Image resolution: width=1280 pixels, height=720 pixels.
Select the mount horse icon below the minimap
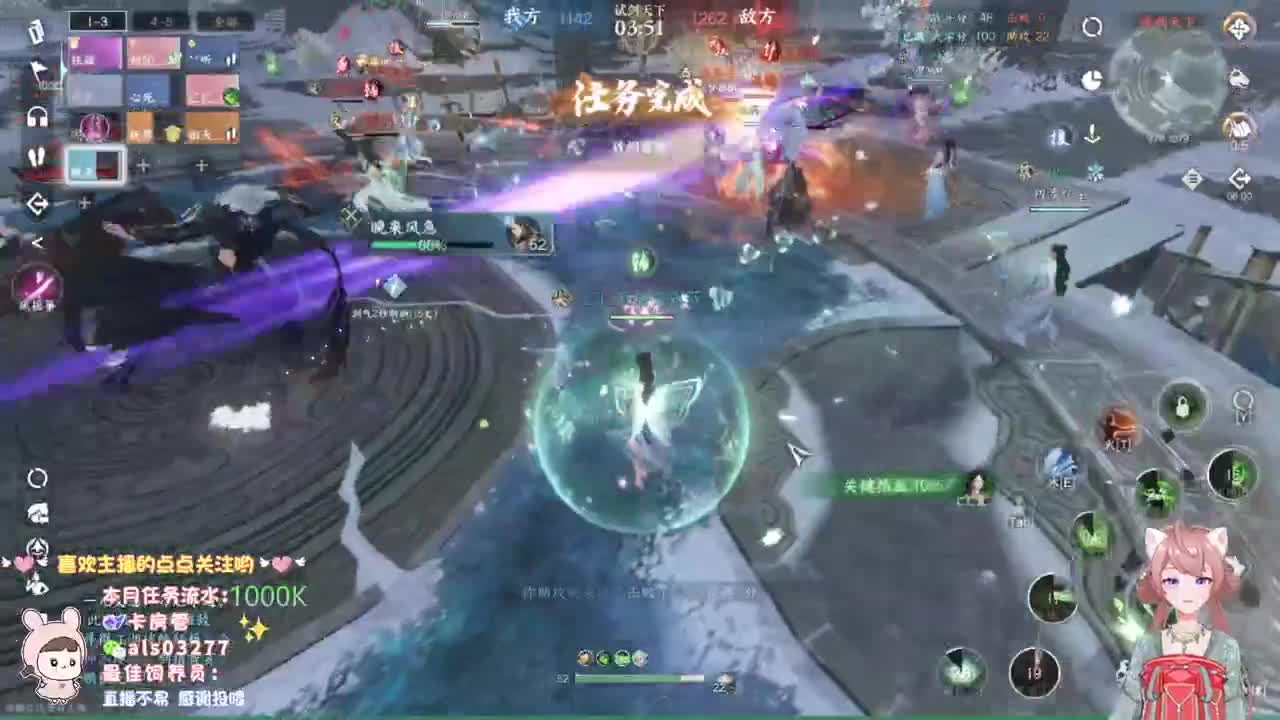coord(1238,81)
